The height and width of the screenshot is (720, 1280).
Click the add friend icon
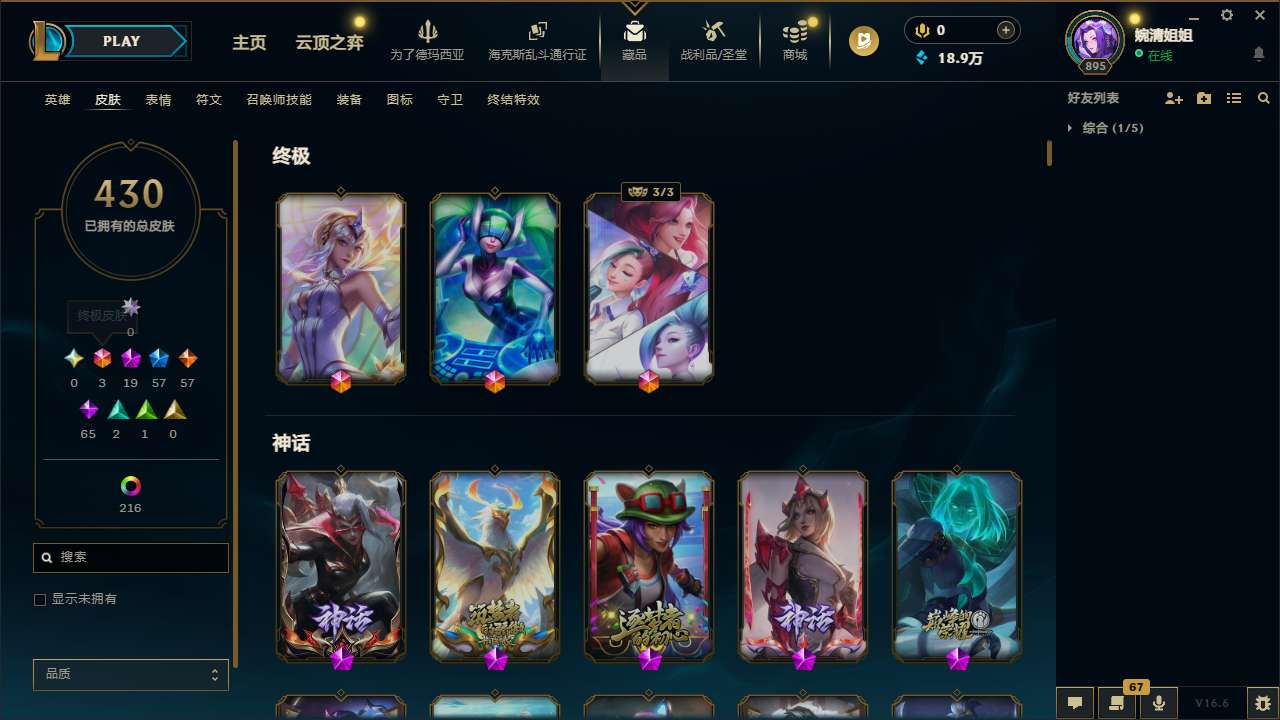click(1174, 97)
